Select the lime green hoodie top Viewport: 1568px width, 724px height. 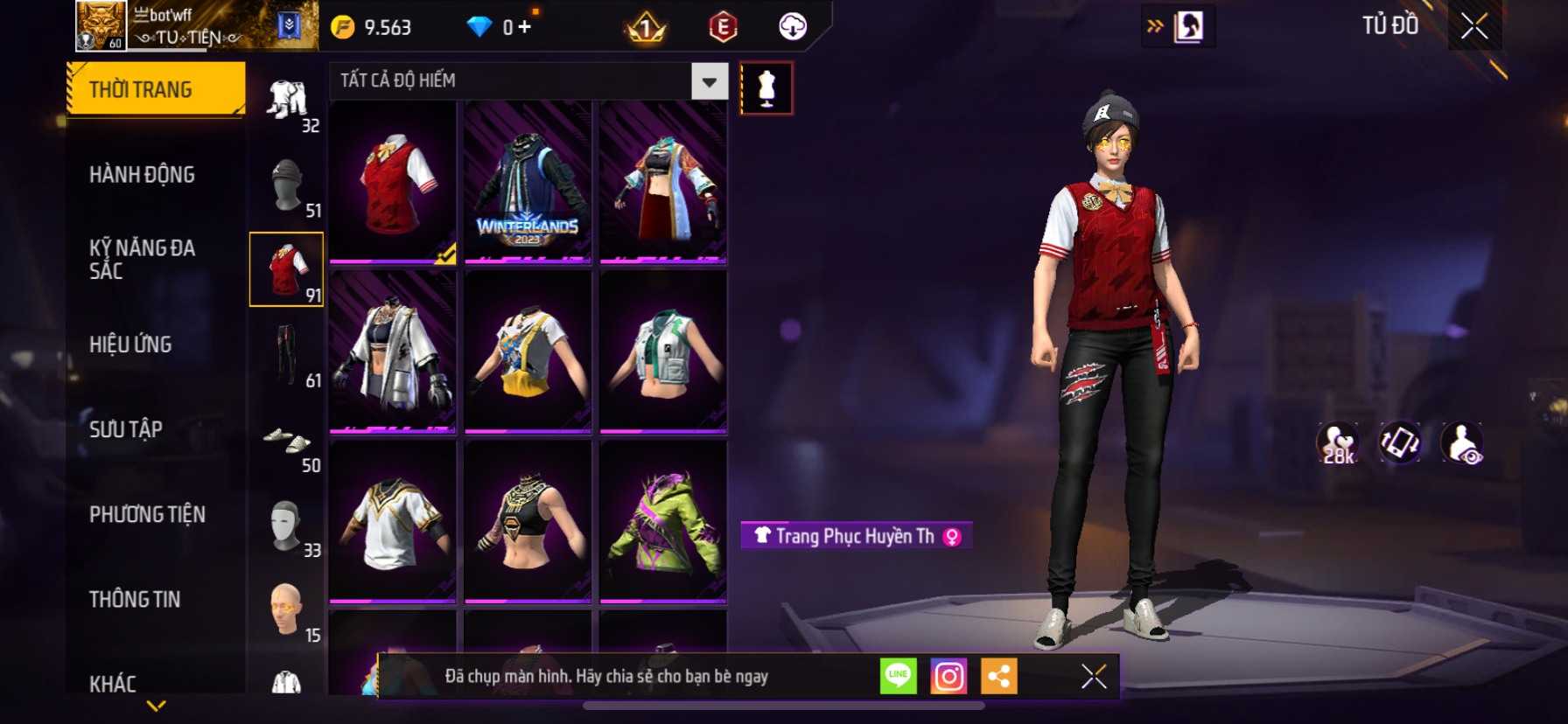(x=662, y=521)
